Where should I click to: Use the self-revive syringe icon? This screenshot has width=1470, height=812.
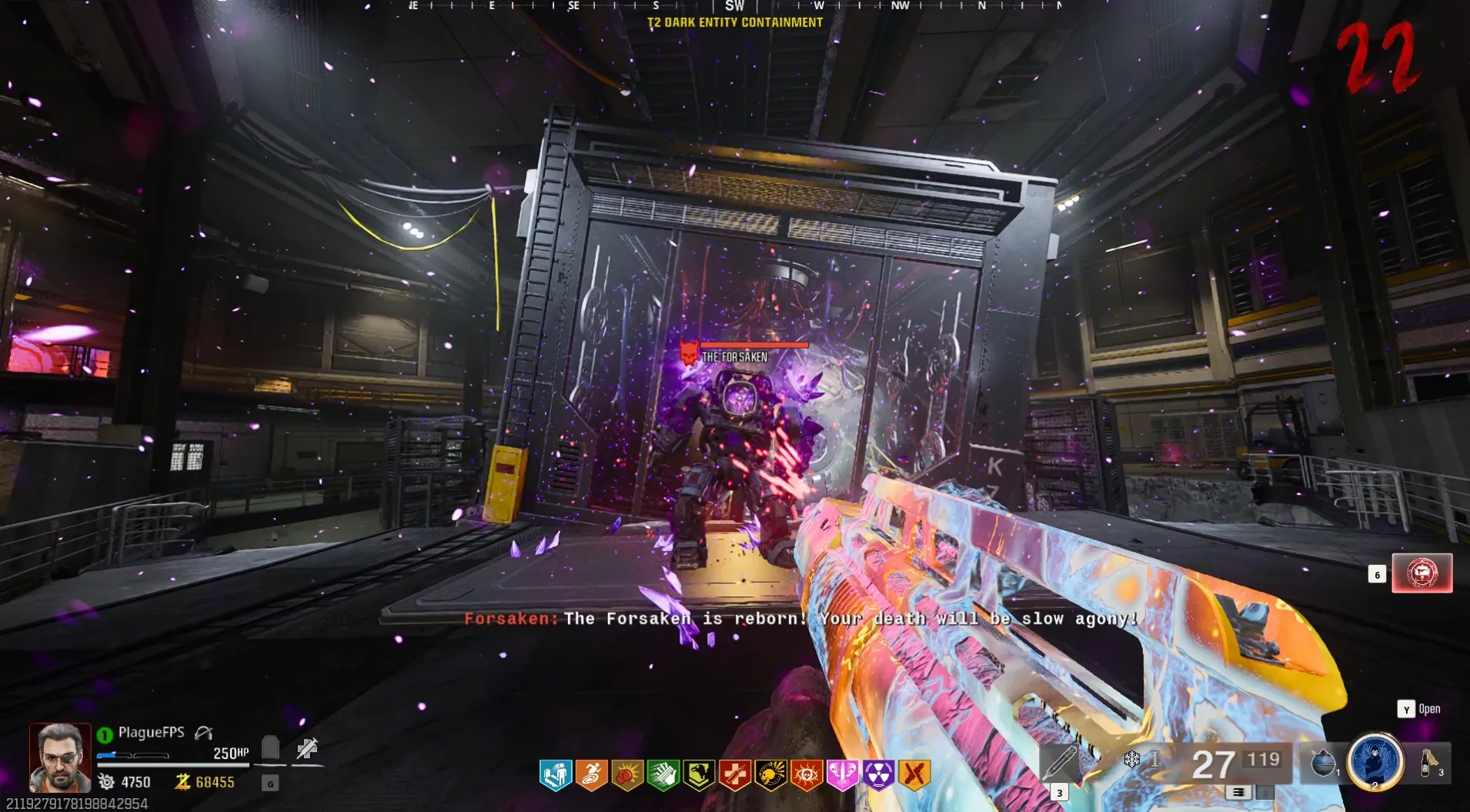click(307, 748)
